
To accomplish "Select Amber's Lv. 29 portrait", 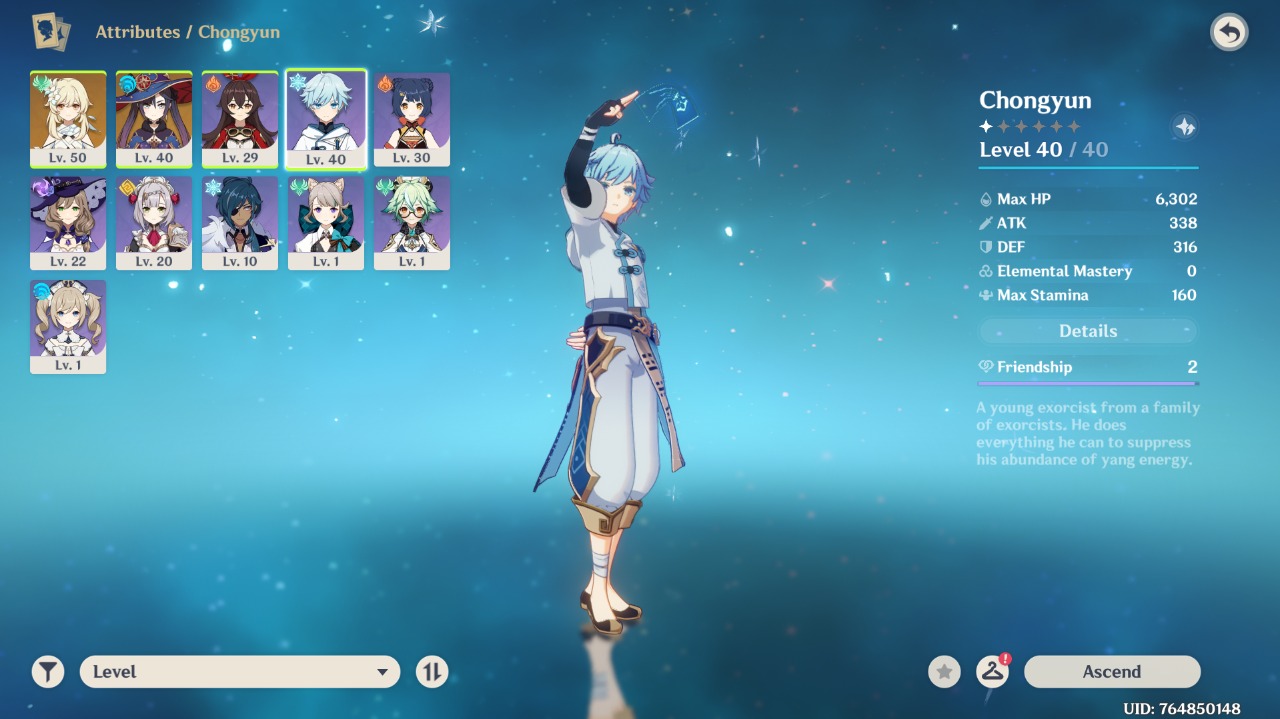I will (240, 119).
